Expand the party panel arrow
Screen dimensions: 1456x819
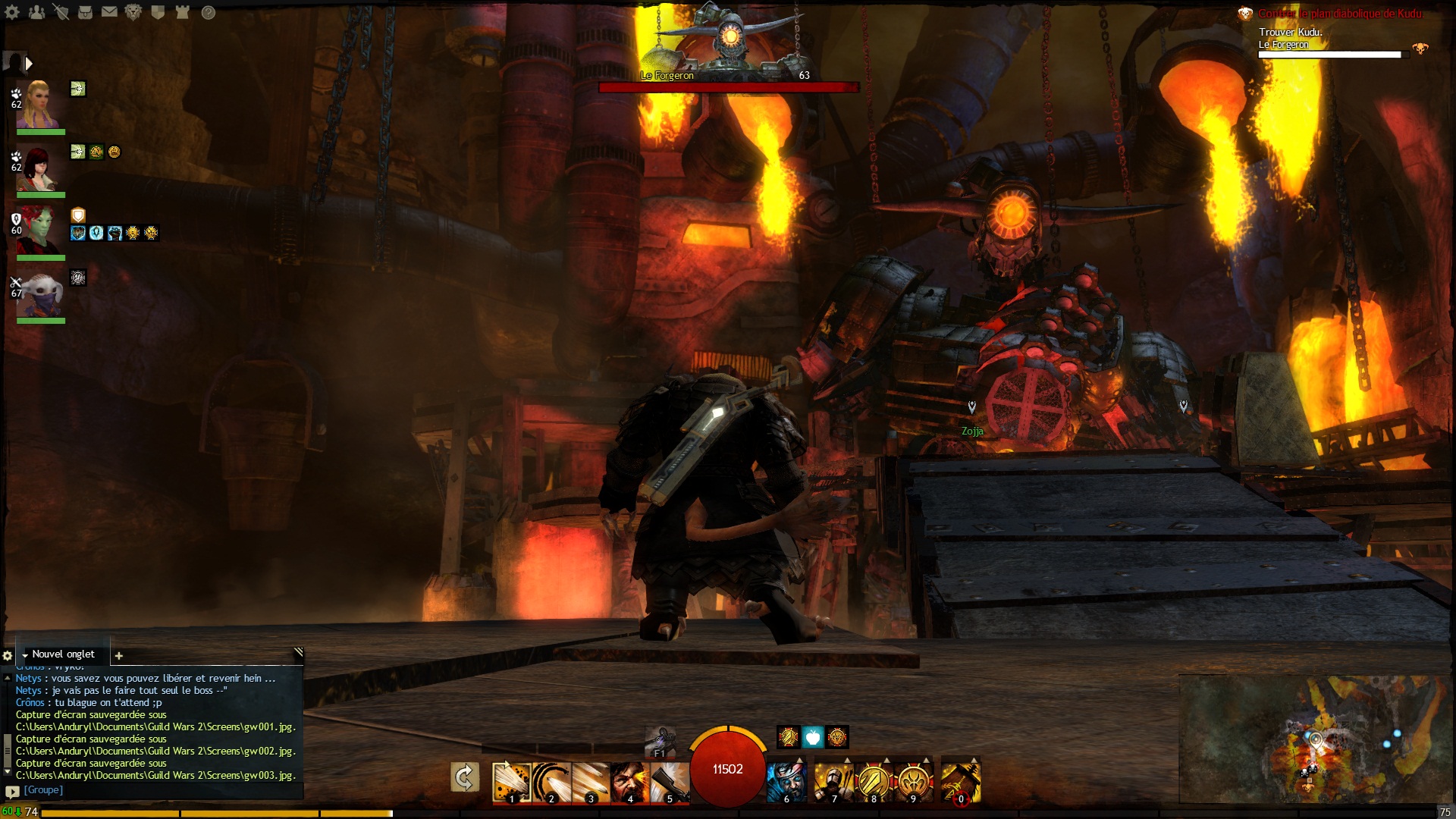pos(29,64)
